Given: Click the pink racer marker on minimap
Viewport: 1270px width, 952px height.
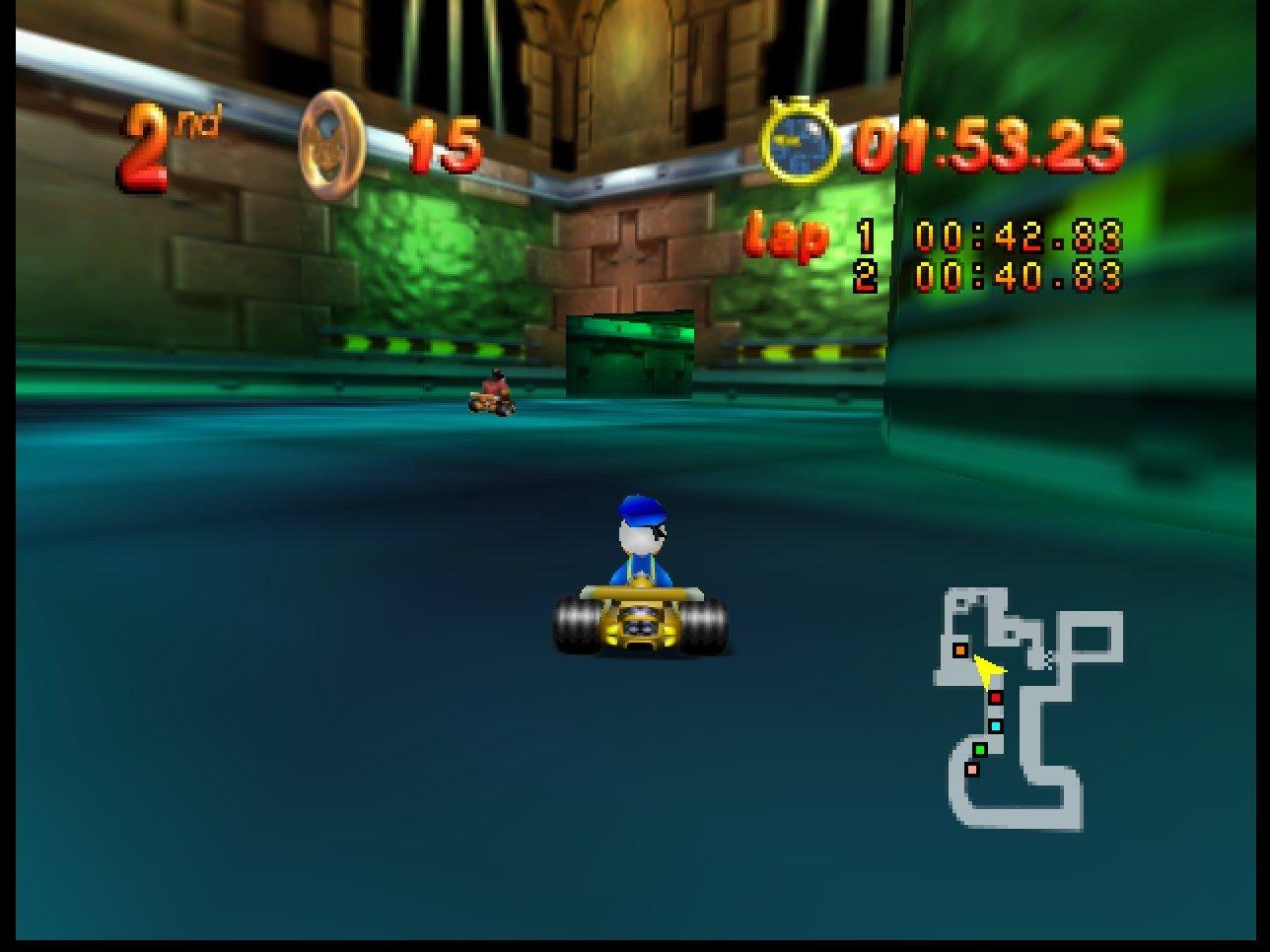Looking at the screenshot, I should 972,771.
